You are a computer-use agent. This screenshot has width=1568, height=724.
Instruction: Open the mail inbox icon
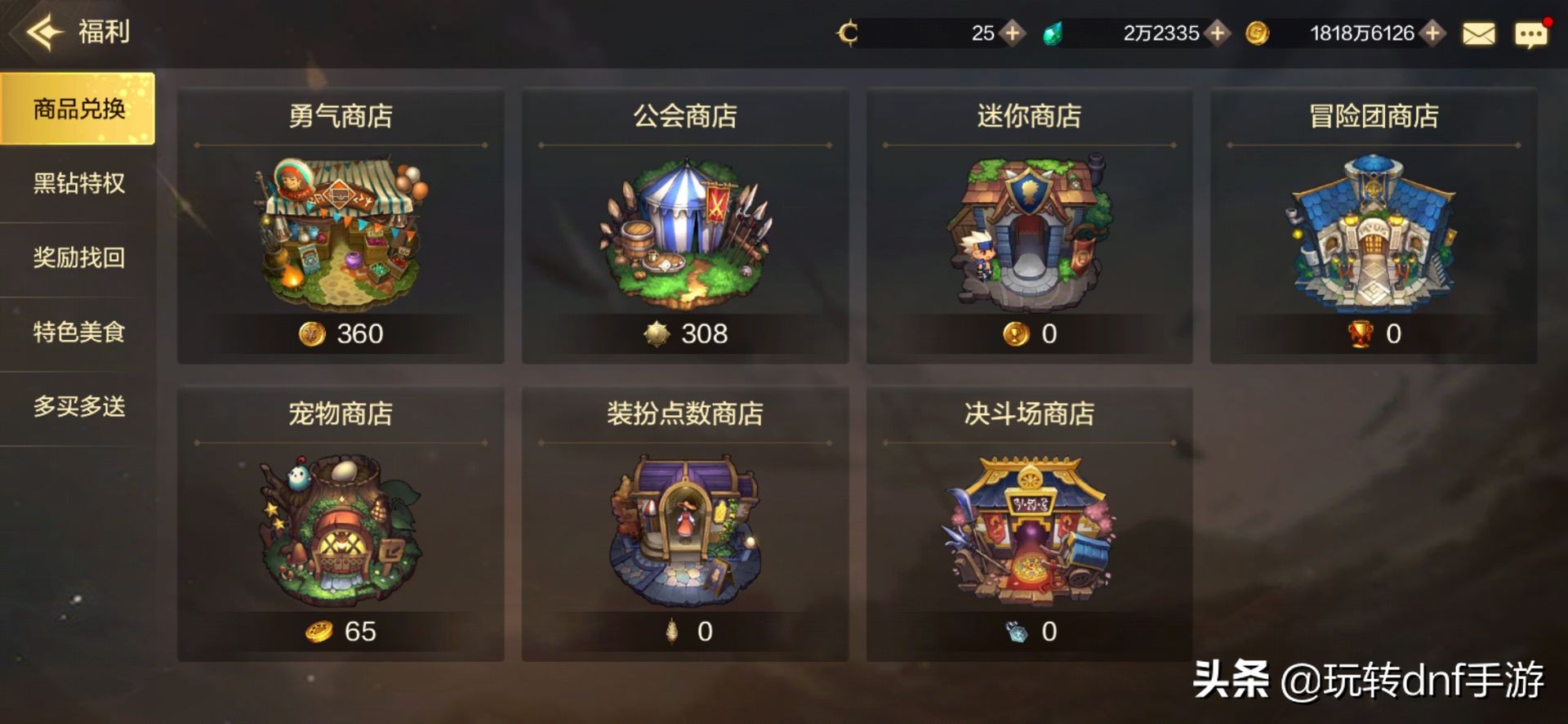[x=1478, y=34]
